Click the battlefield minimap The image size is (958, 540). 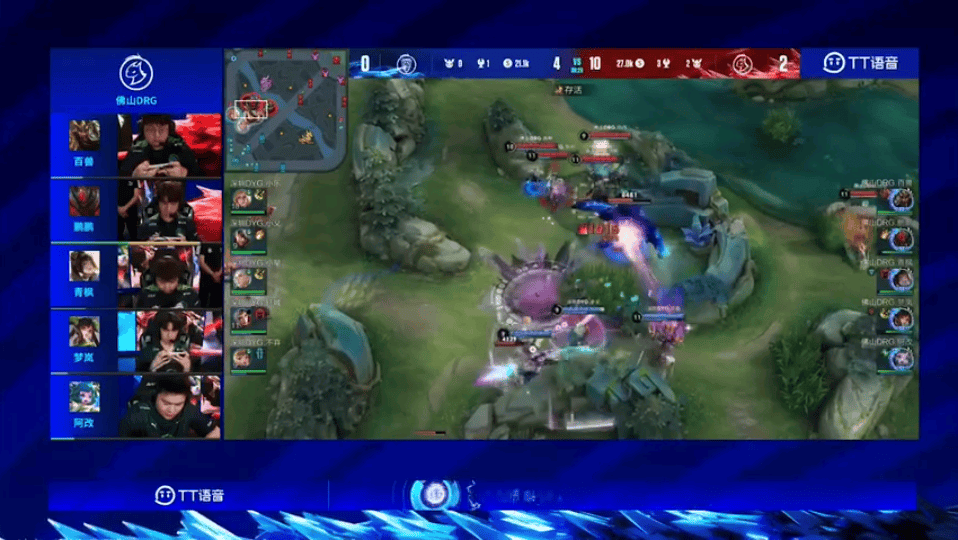click(x=285, y=111)
